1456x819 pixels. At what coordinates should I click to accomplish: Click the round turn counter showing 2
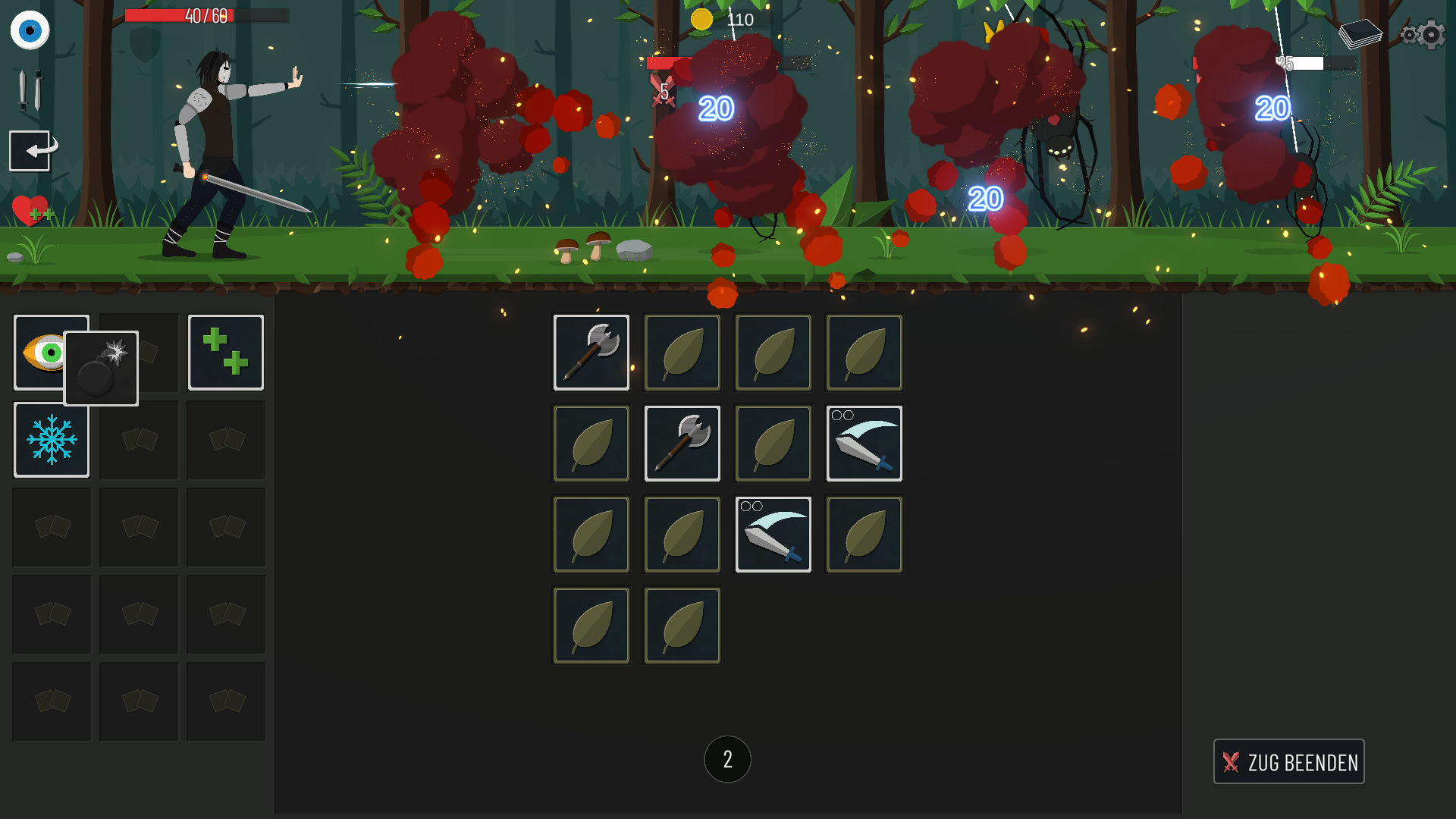pos(727,758)
